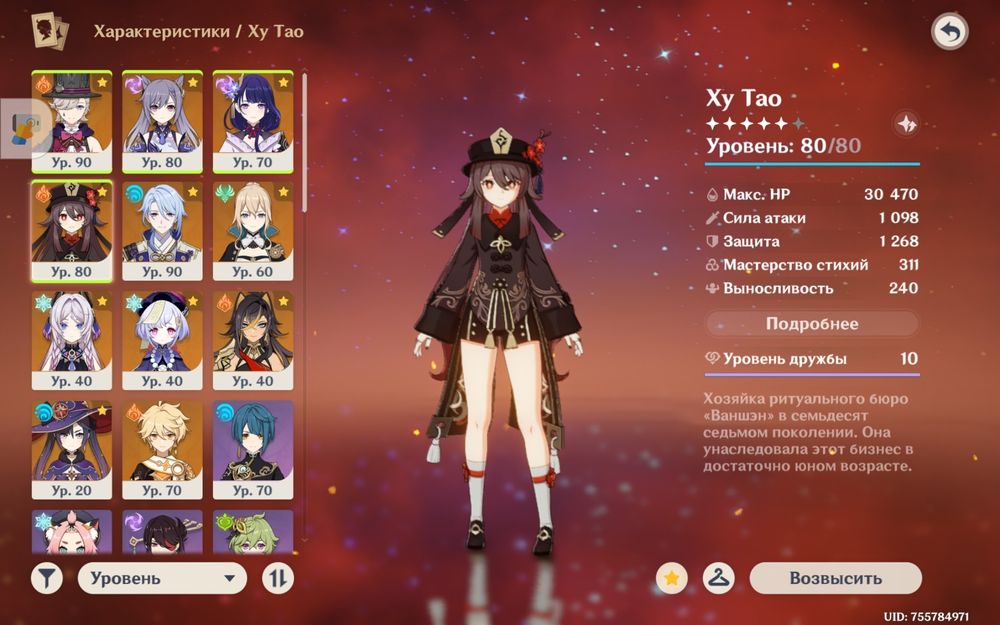The image size is (1000, 625).
Task: Click the sparkle icon beside Hu Tao's name
Action: click(x=905, y=124)
